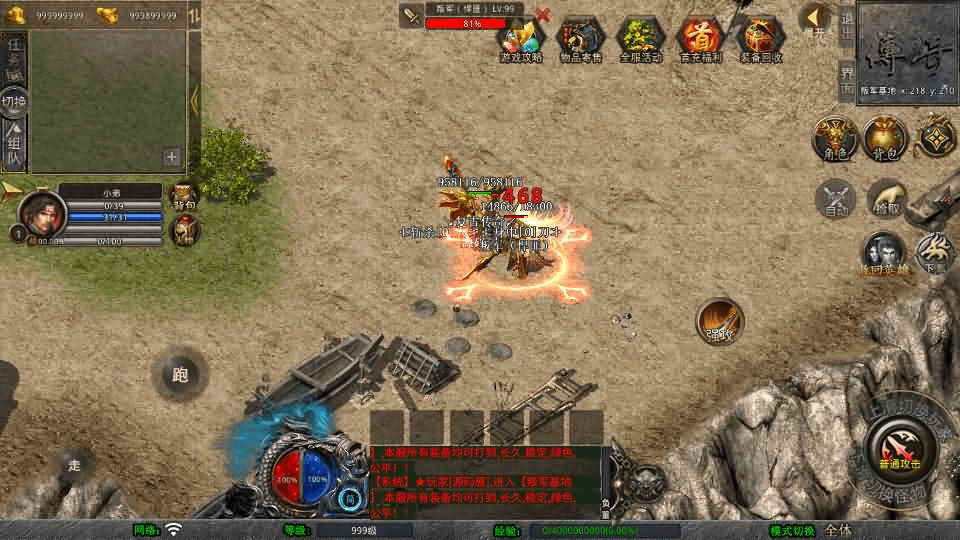
Task: Click the 角色 character button
Action: tap(832, 139)
